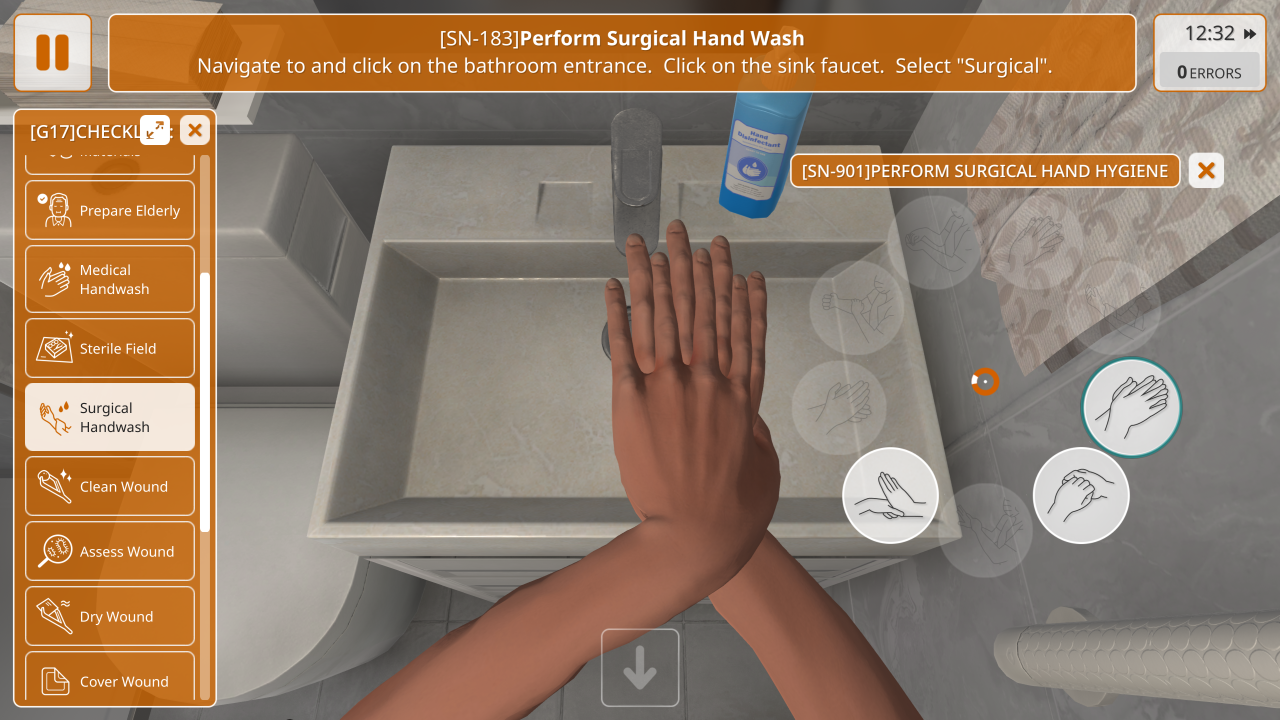Close the G17 checklist panel

(195, 130)
